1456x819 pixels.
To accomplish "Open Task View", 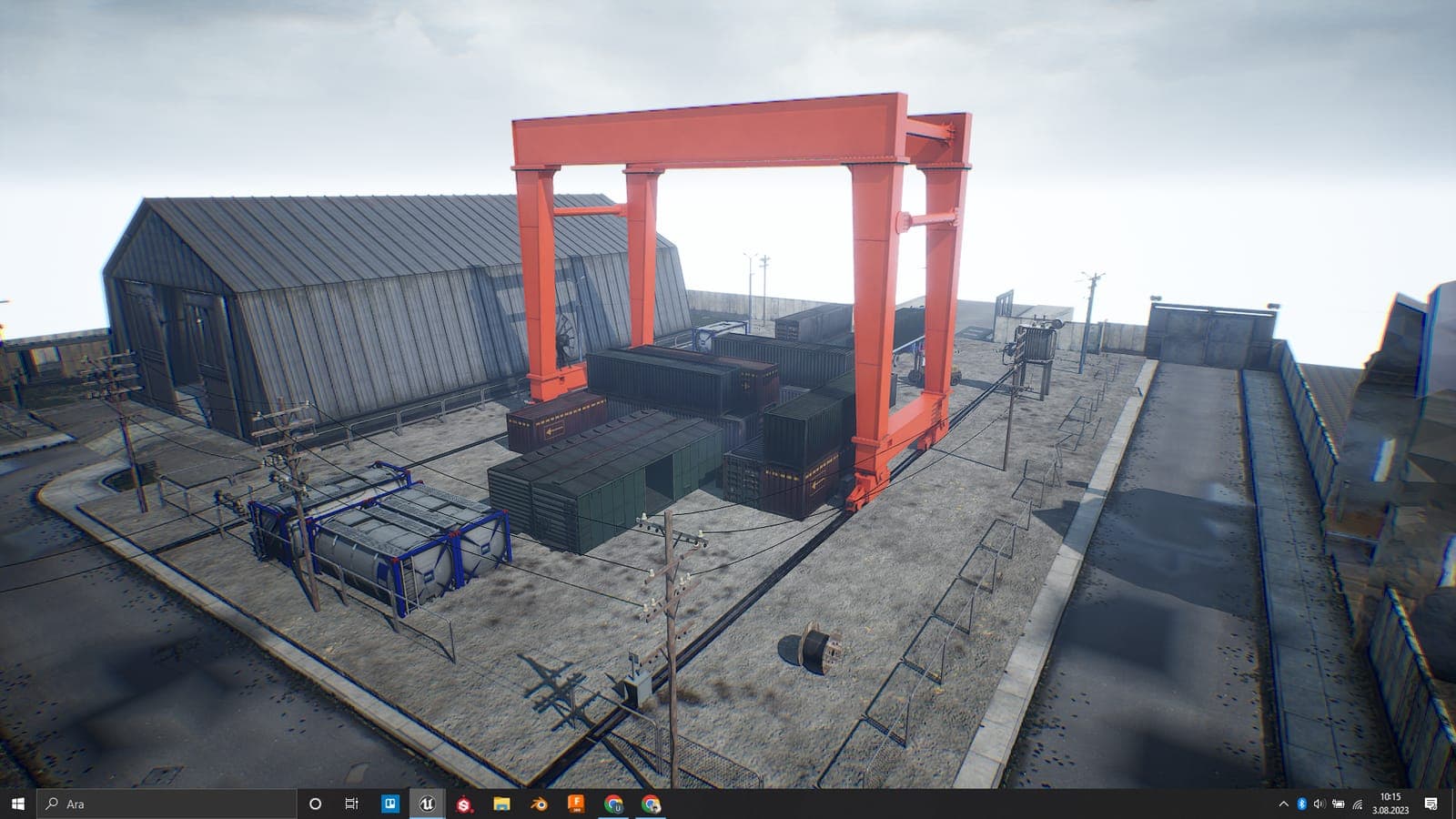I will pyautogui.click(x=351, y=804).
